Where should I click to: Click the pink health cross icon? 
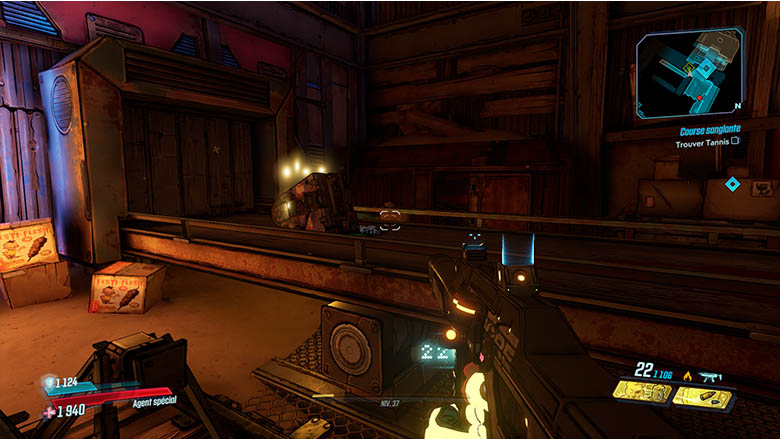tap(49, 410)
